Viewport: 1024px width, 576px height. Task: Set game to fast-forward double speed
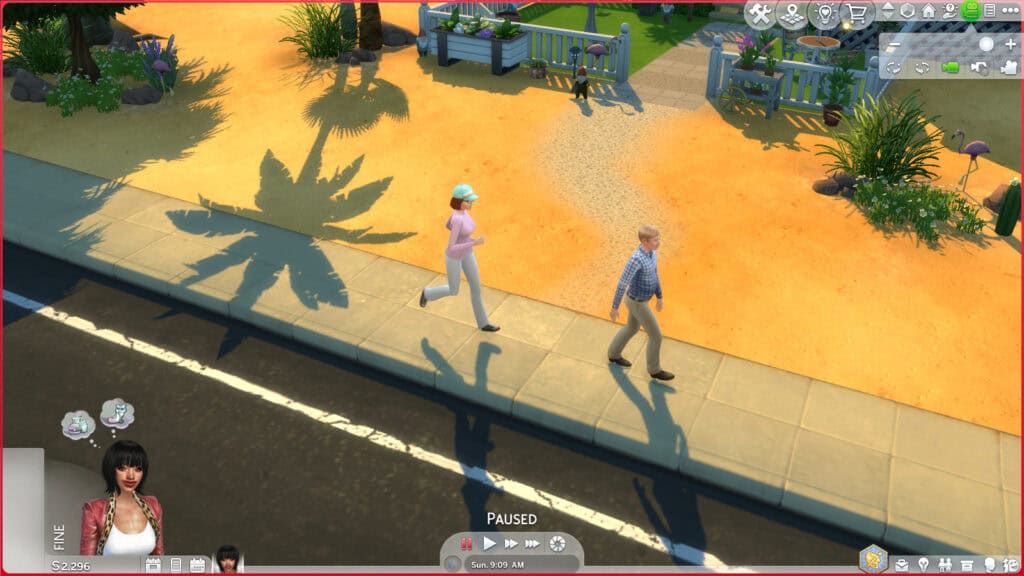click(511, 543)
